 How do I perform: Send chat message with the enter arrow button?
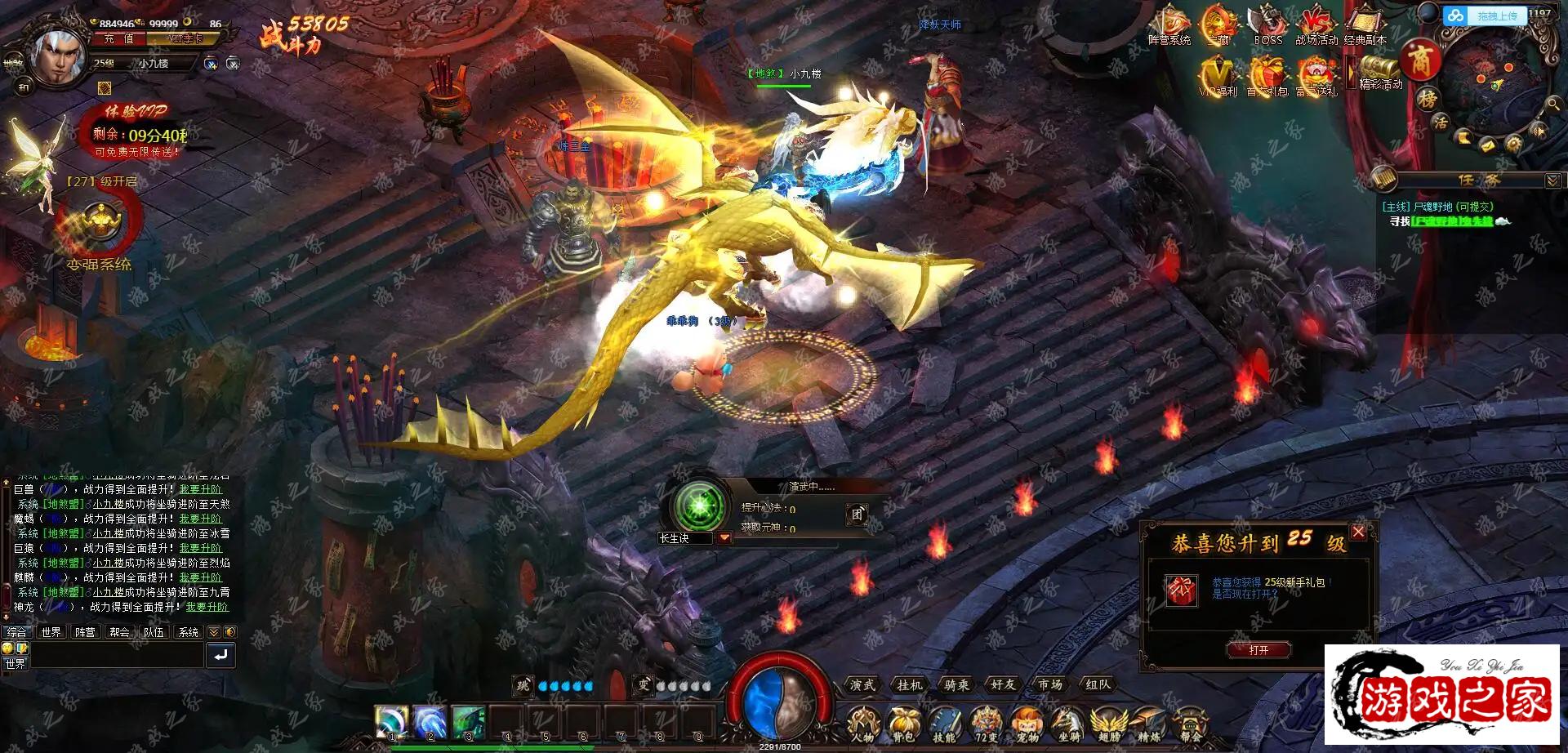(x=220, y=655)
